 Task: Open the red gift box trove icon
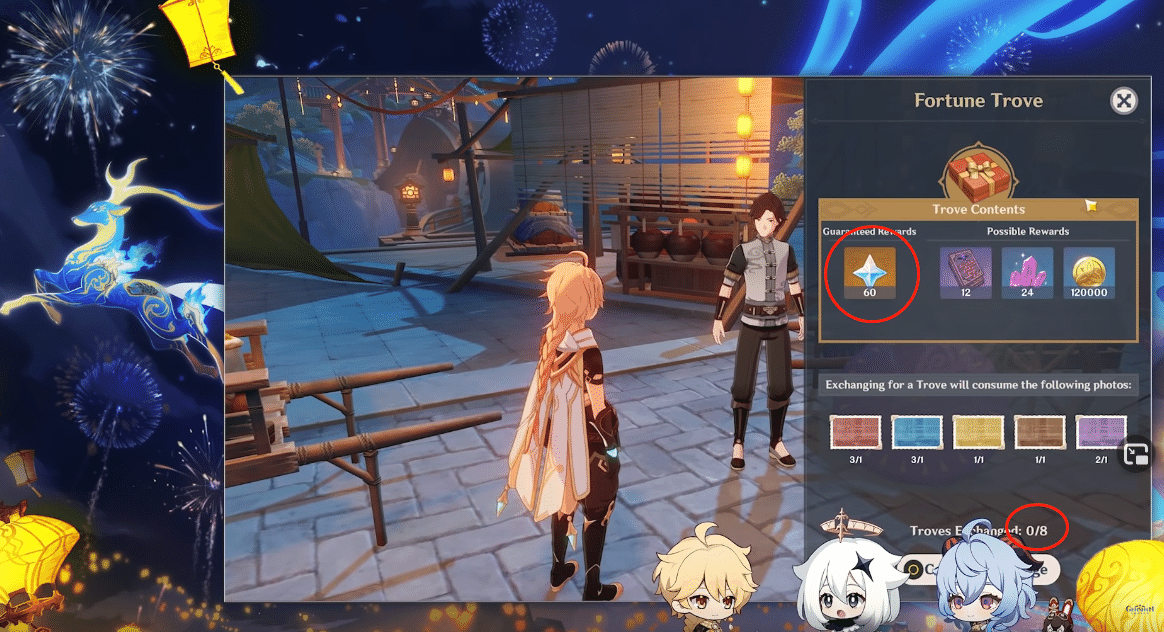tap(978, 172)
